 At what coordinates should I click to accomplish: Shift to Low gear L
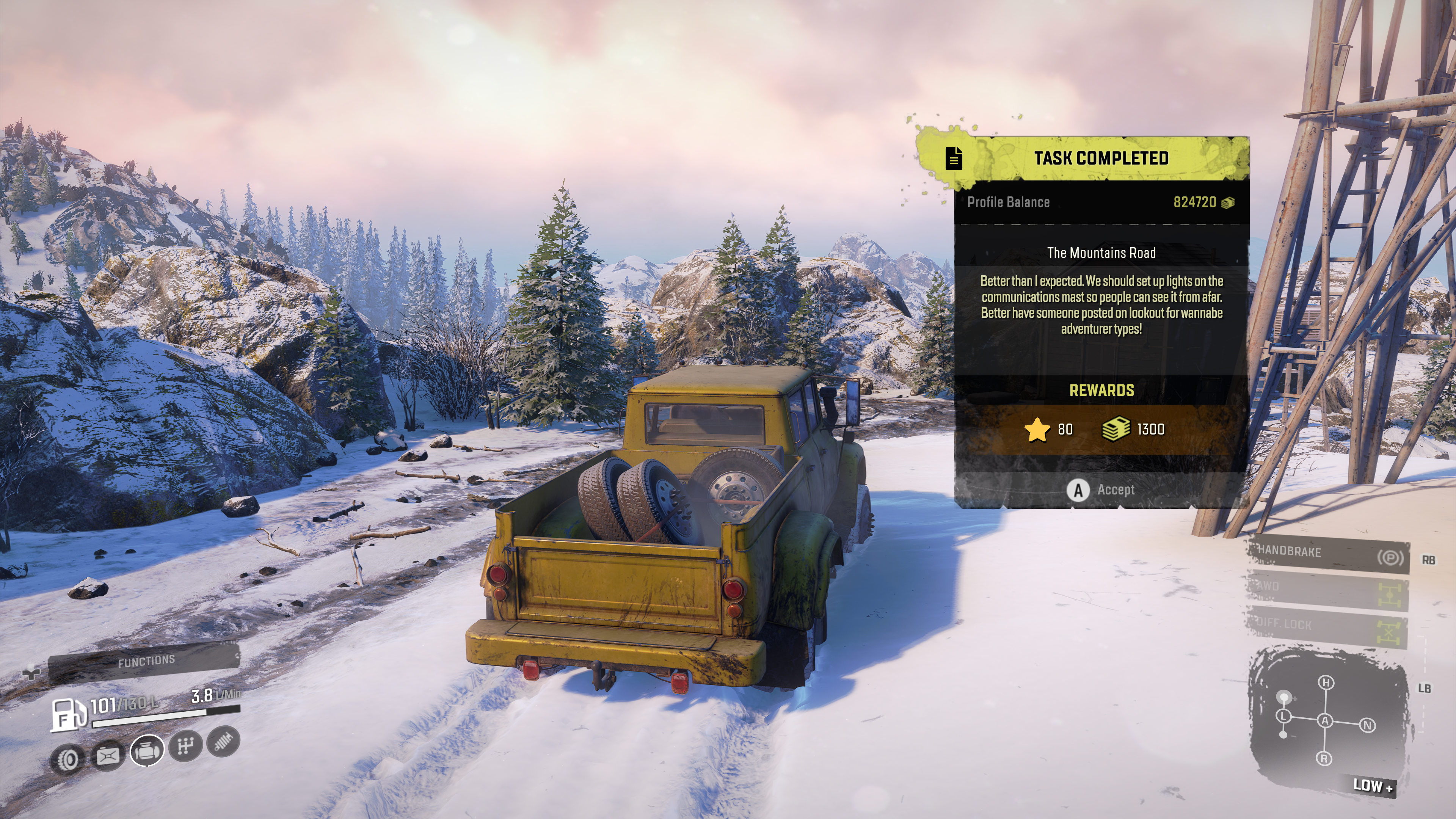click(1283, 716)
